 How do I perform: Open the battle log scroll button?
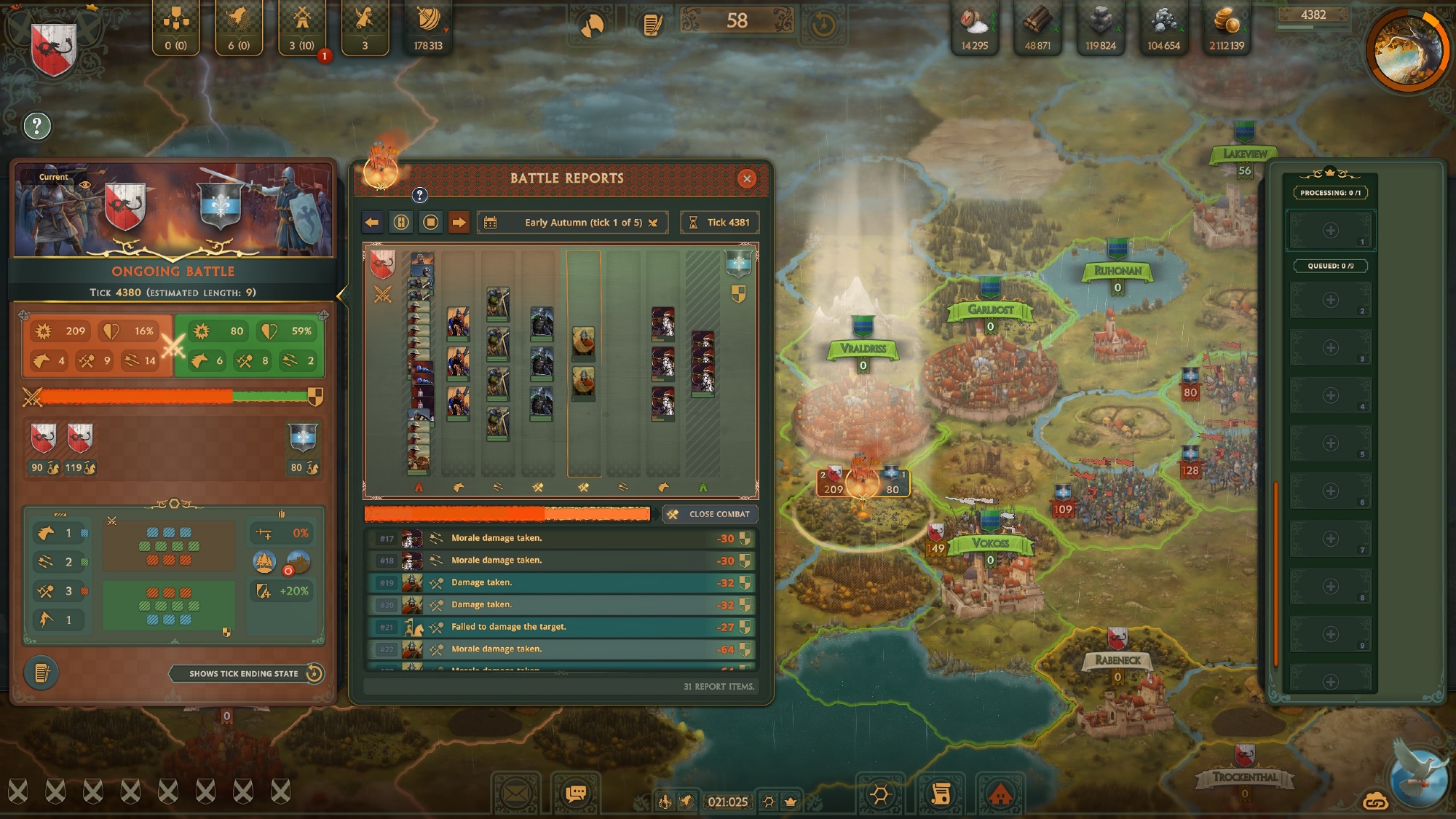[x=41, y=673]
